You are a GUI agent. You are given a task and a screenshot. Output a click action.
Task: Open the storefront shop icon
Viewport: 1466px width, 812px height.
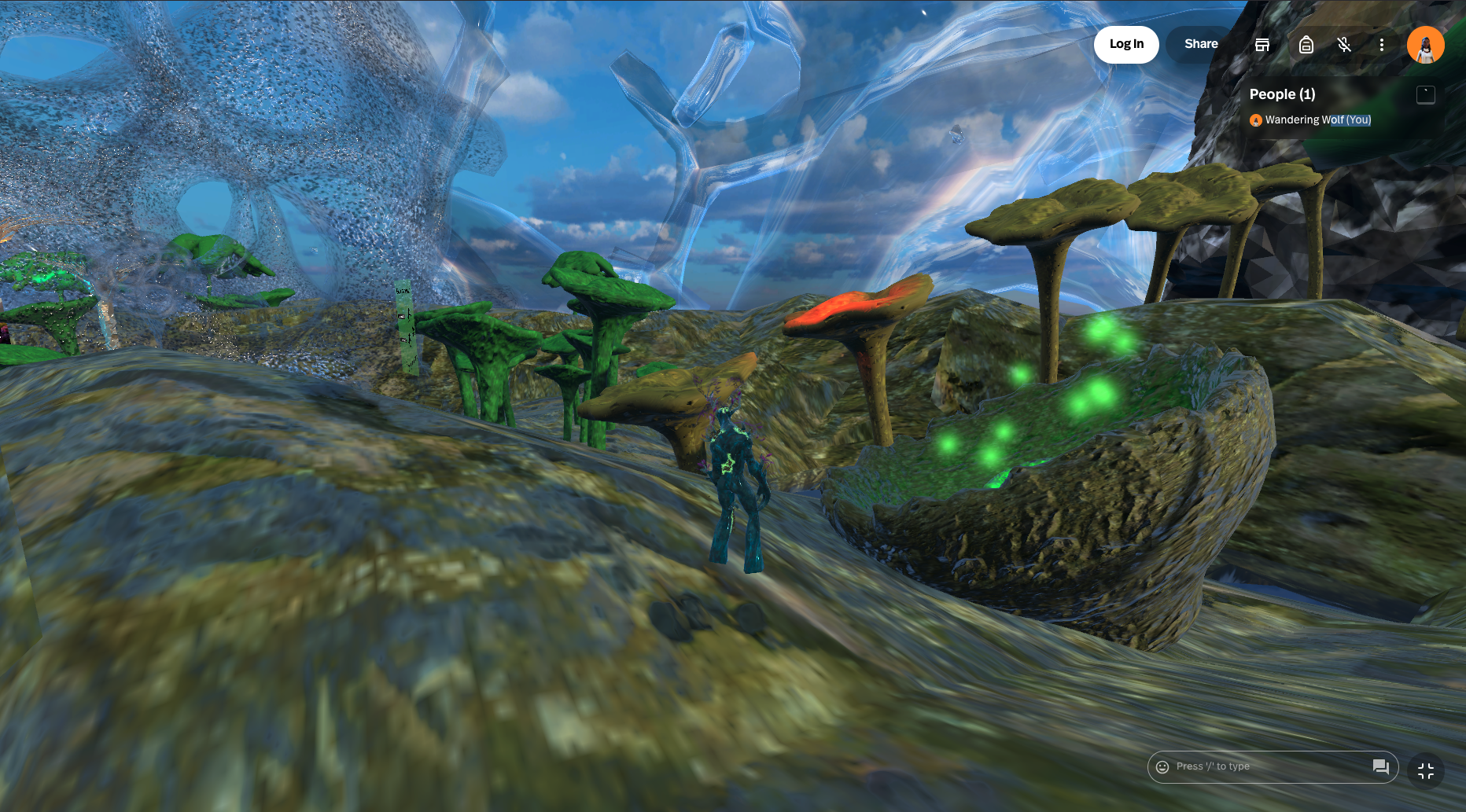[1262, 45]
